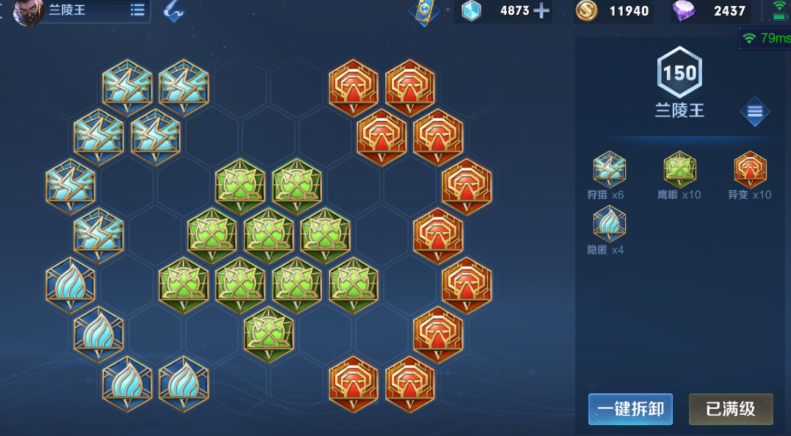Select the 狩猎 x6 rune summary icon
791x436 pixels.
[609, 169]
